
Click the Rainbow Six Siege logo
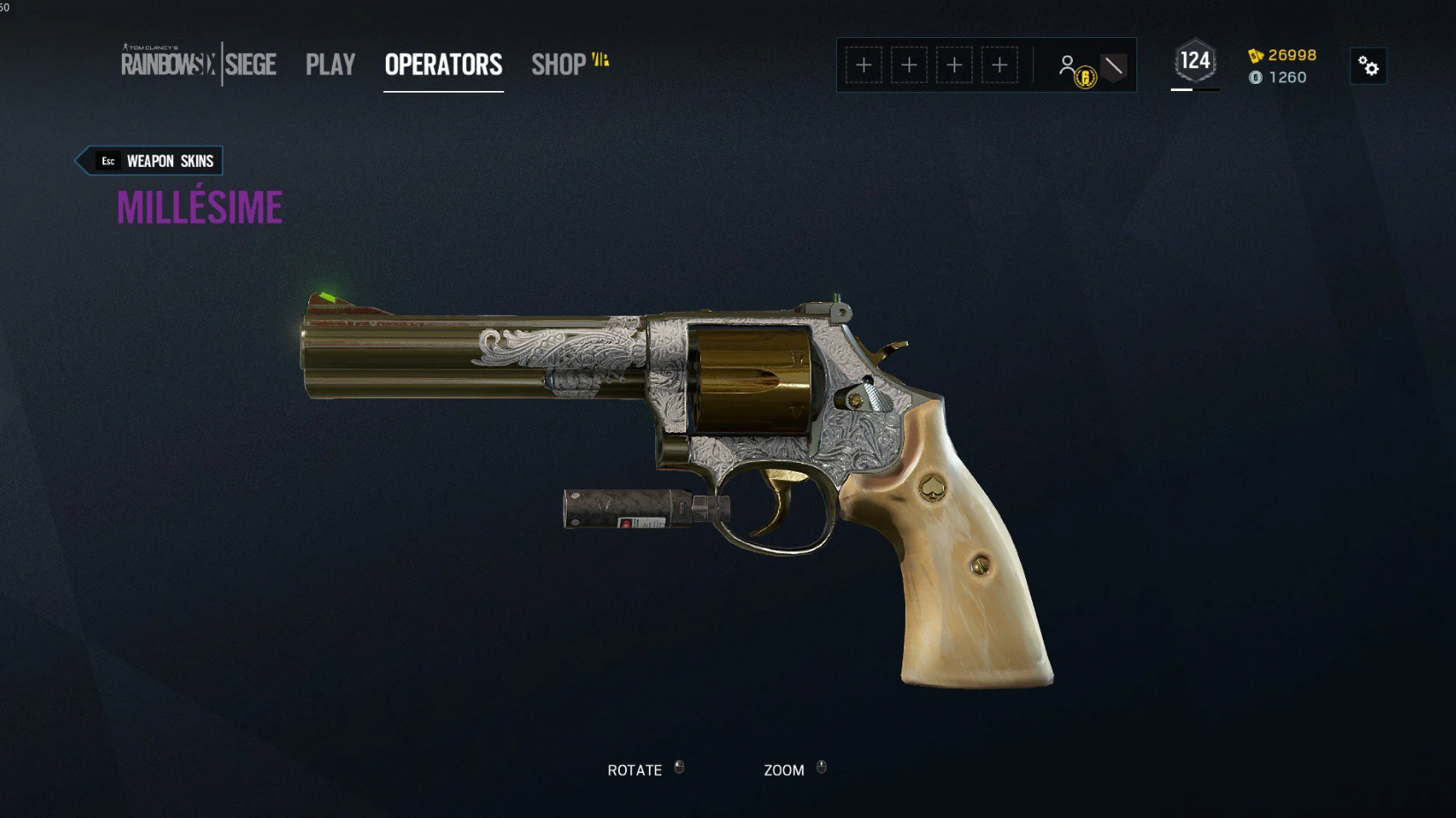(x=199, y=64)
